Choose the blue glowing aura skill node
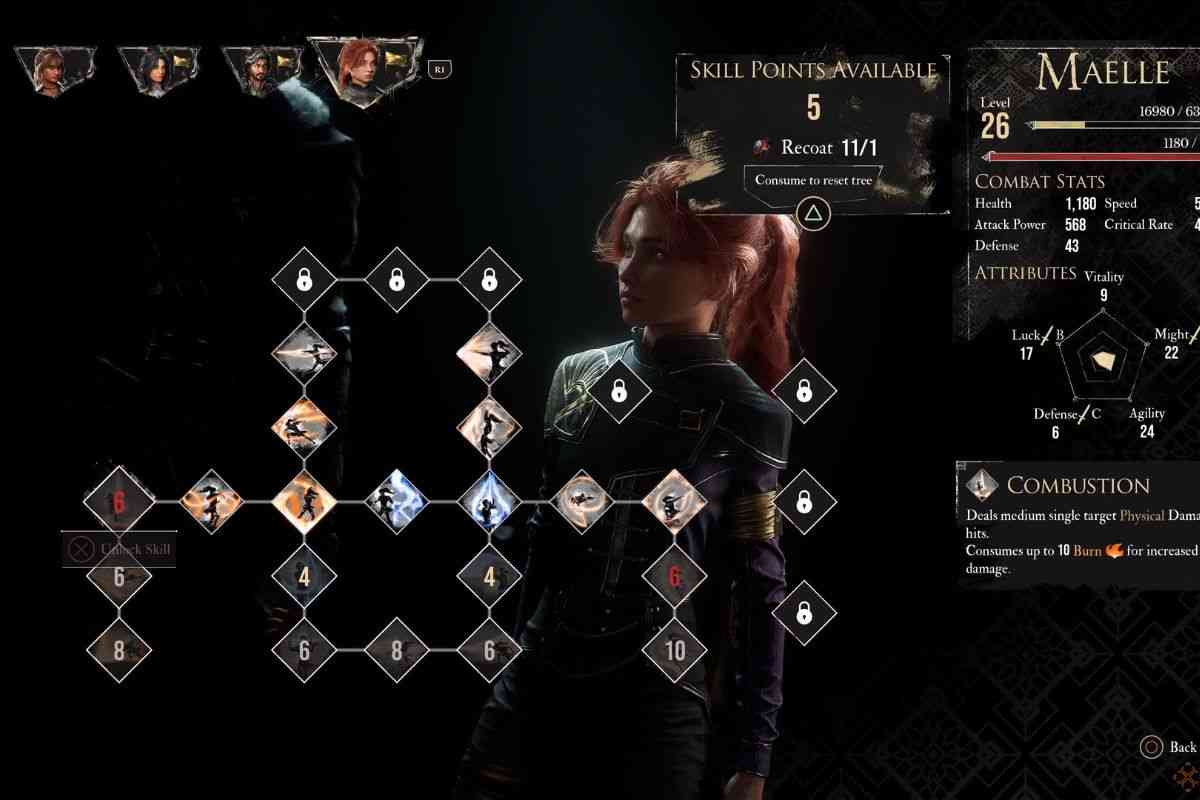 [489, 500]
